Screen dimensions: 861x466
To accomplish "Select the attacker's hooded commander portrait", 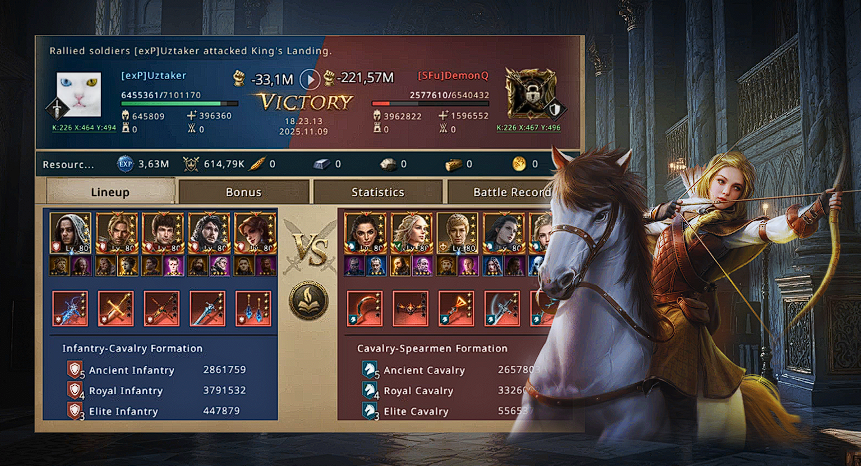I will point(70,234).
